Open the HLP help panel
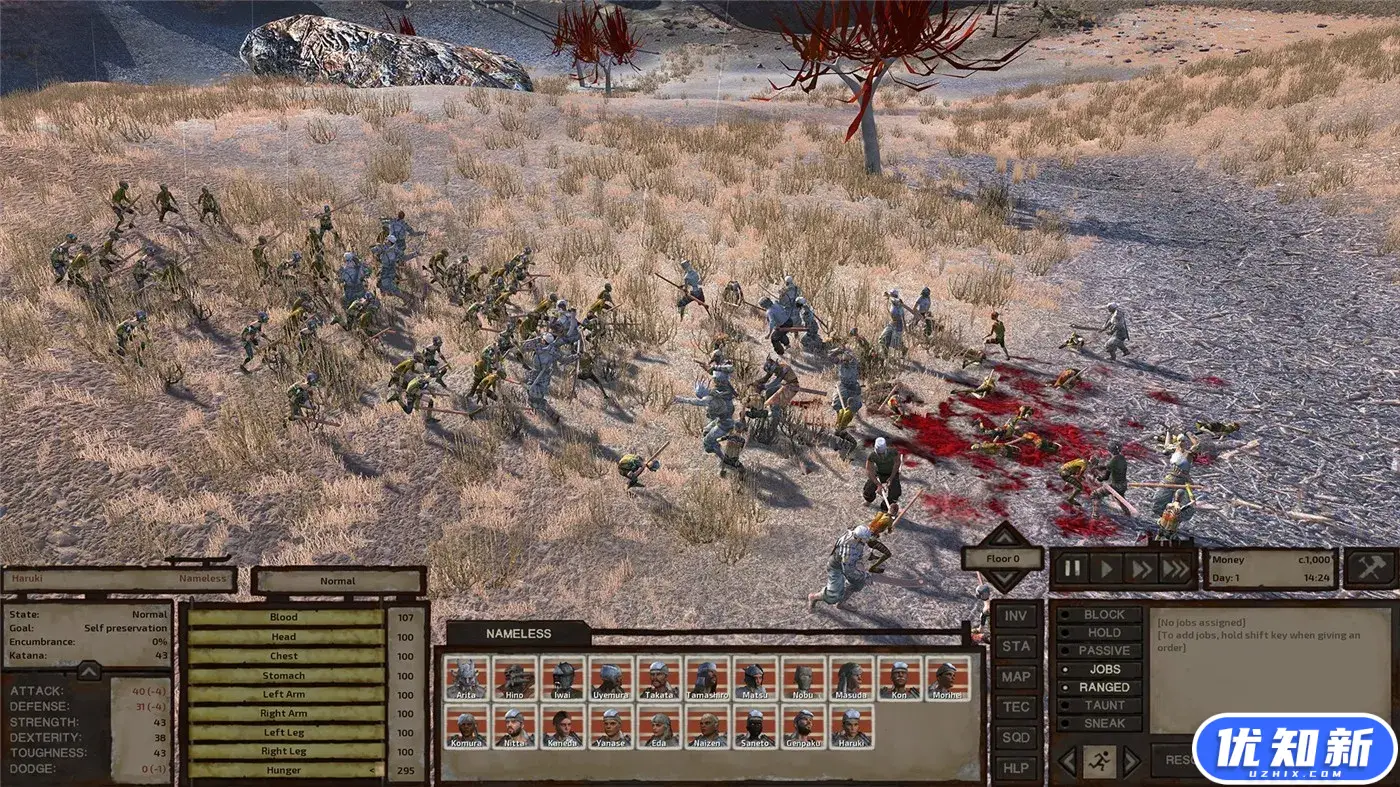 pyautogui.click(x=1016, y=769)
